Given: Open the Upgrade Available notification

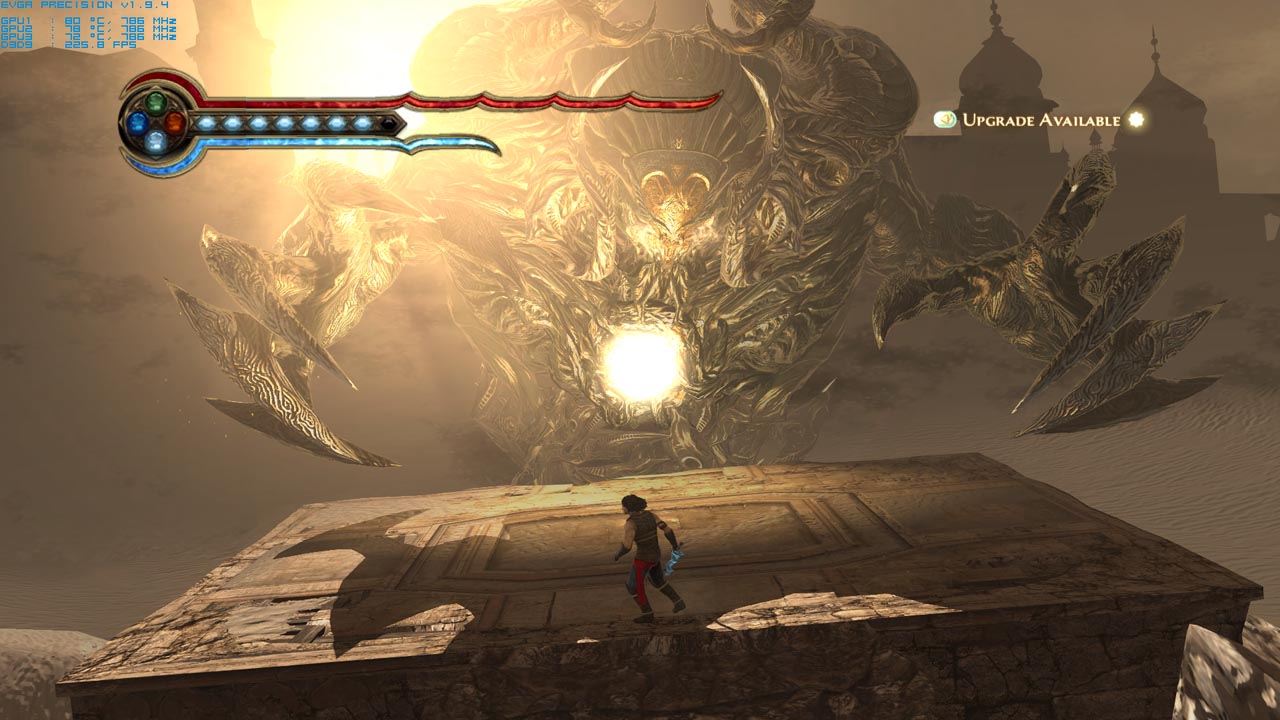Looking at the screenshot, I should tap(1040, 120).
